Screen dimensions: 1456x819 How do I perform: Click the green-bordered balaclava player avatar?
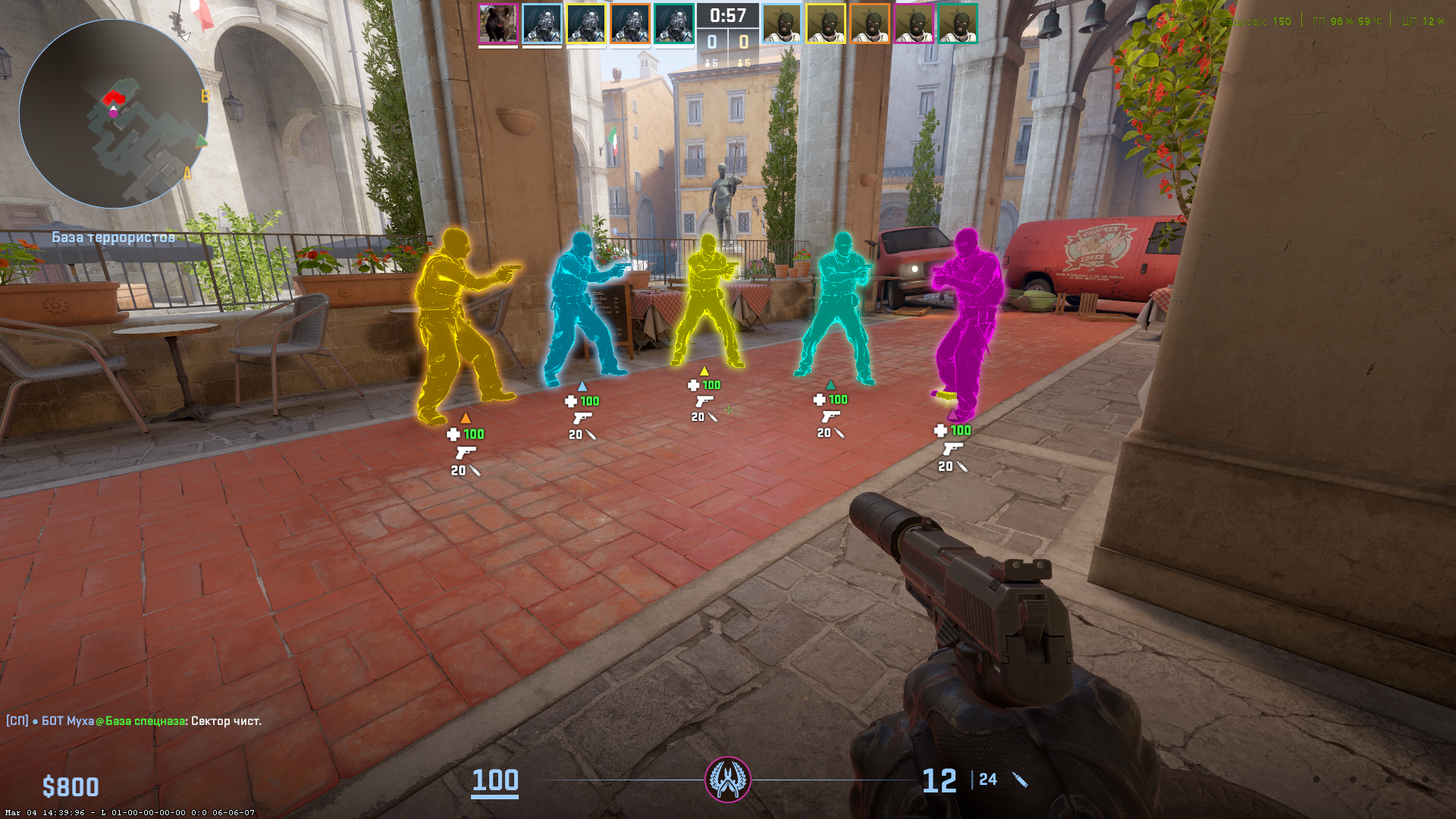[958, 24]
